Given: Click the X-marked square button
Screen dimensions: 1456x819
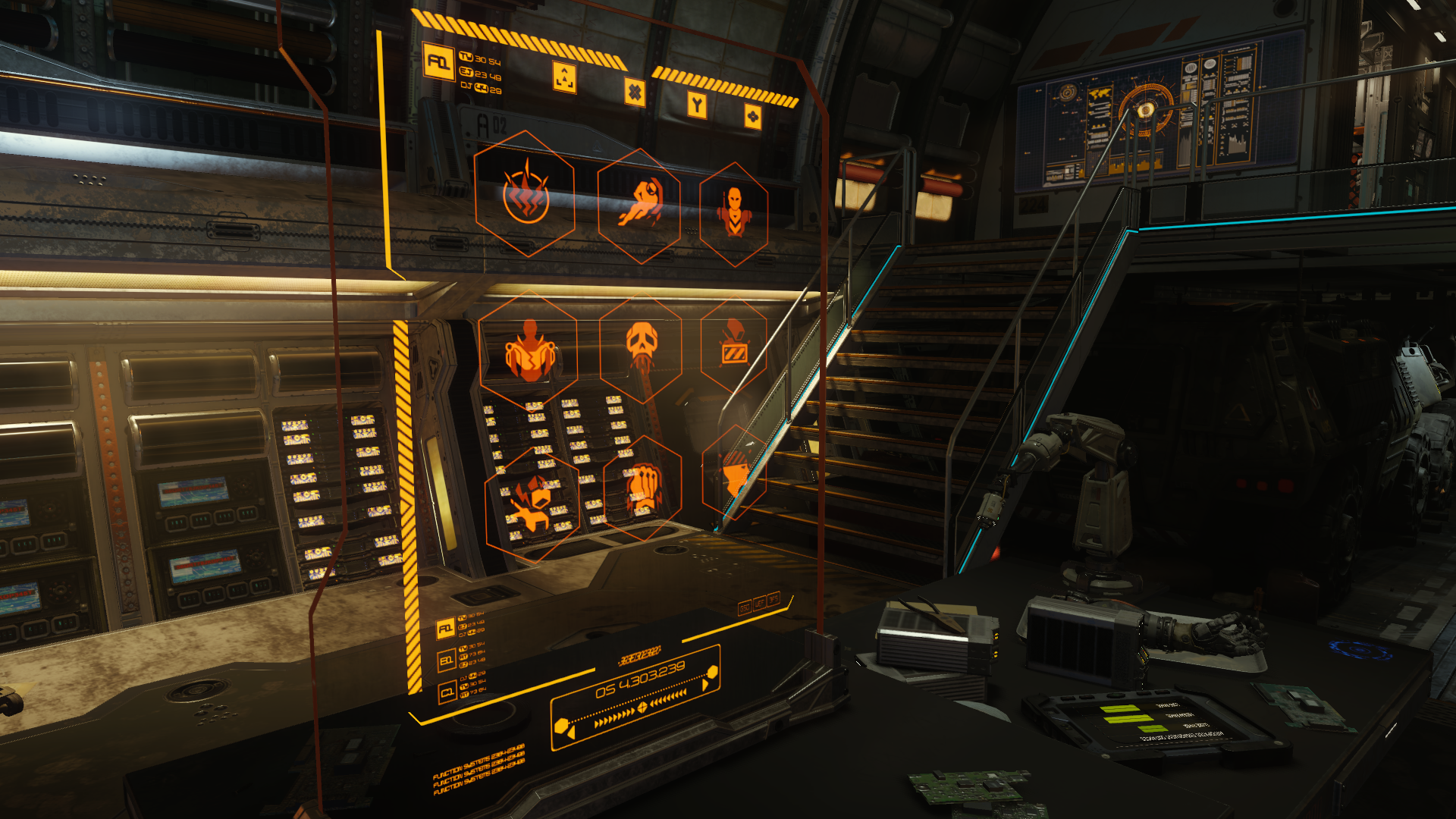Looking at the screenshot, I should (635, 93).
